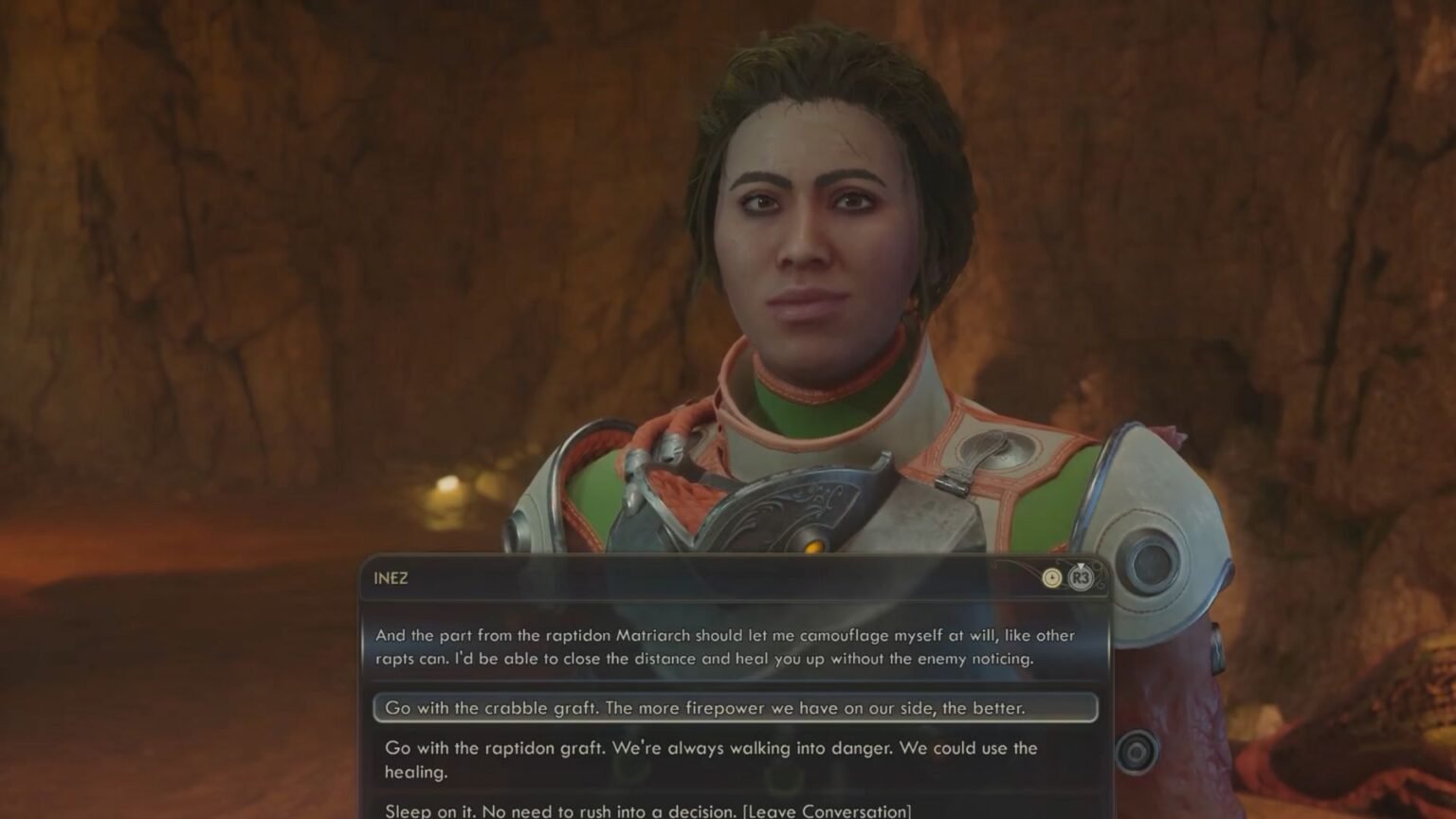Click the up arrow above the R3 icon

click(1080, 565)
